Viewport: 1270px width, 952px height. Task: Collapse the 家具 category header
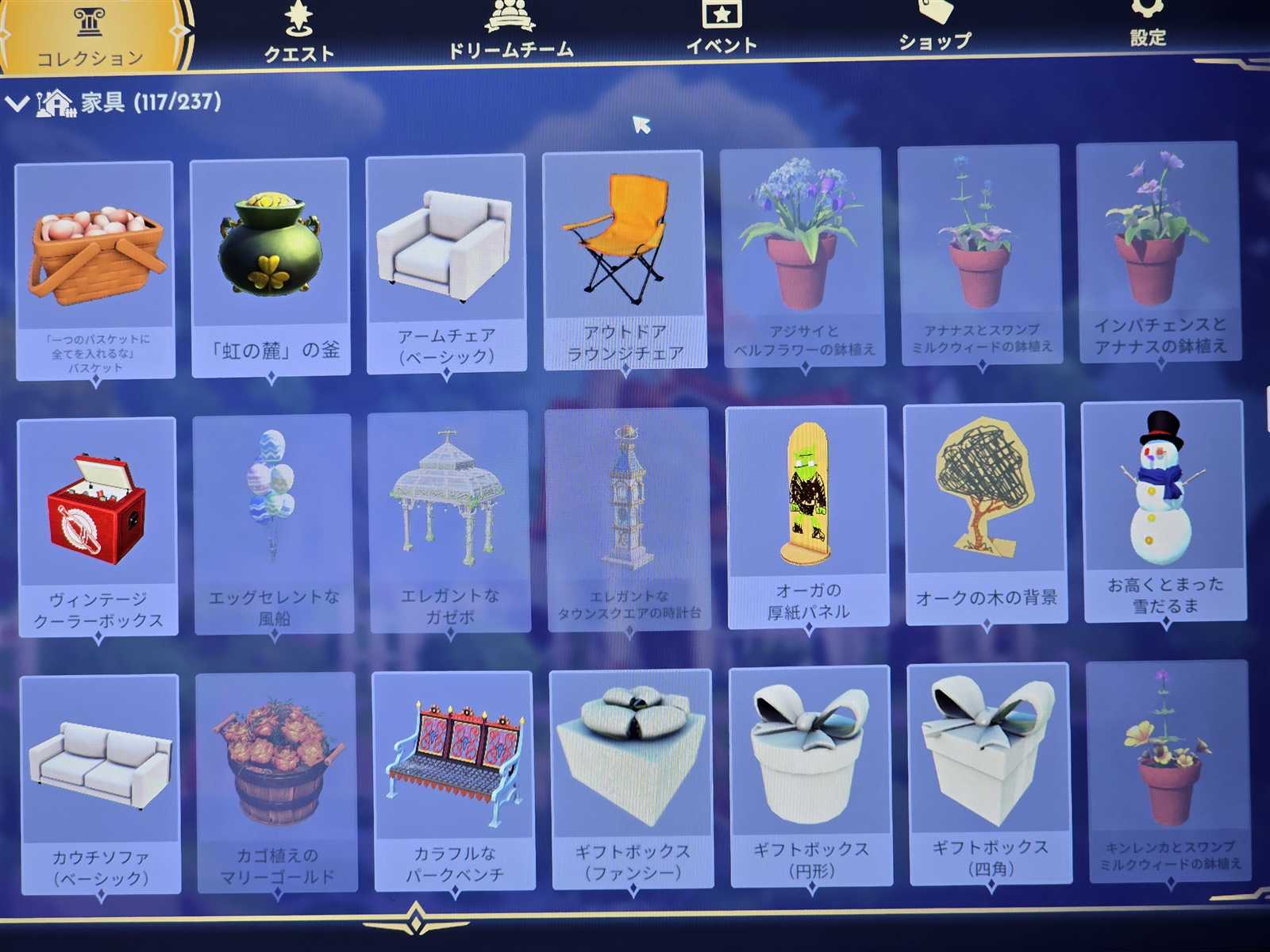pyautogui.click(x=17, y=103)
